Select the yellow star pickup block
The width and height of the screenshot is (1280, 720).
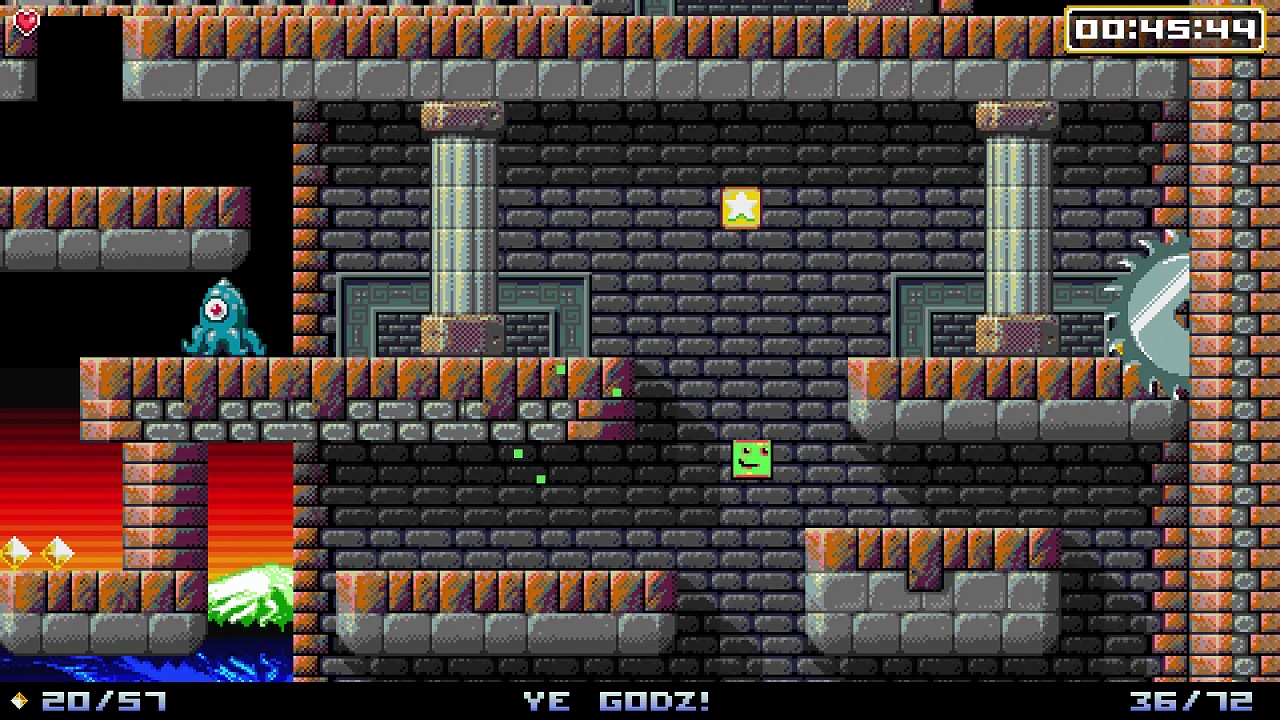click(738, 206)
